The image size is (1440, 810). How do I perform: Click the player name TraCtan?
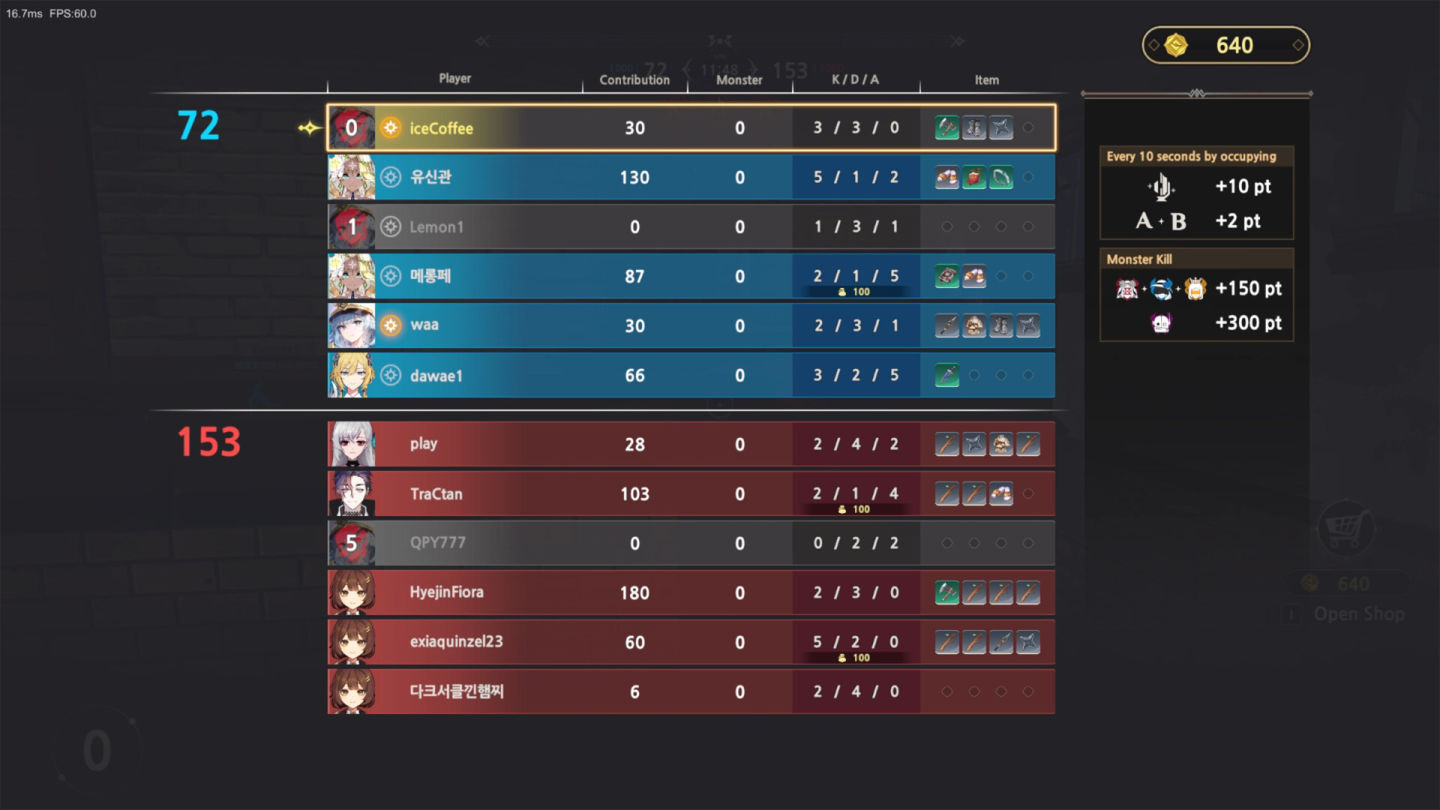click(433, 493)
